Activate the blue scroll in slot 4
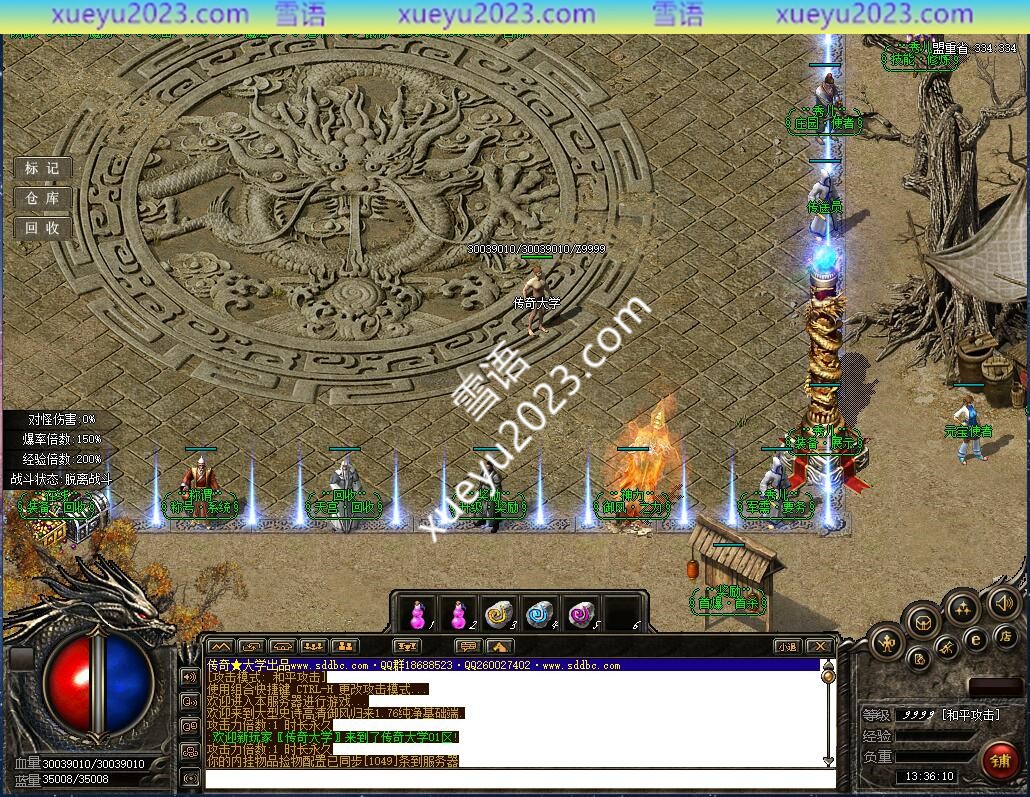Screen dimensions: 1030x797 pos(540,614)
